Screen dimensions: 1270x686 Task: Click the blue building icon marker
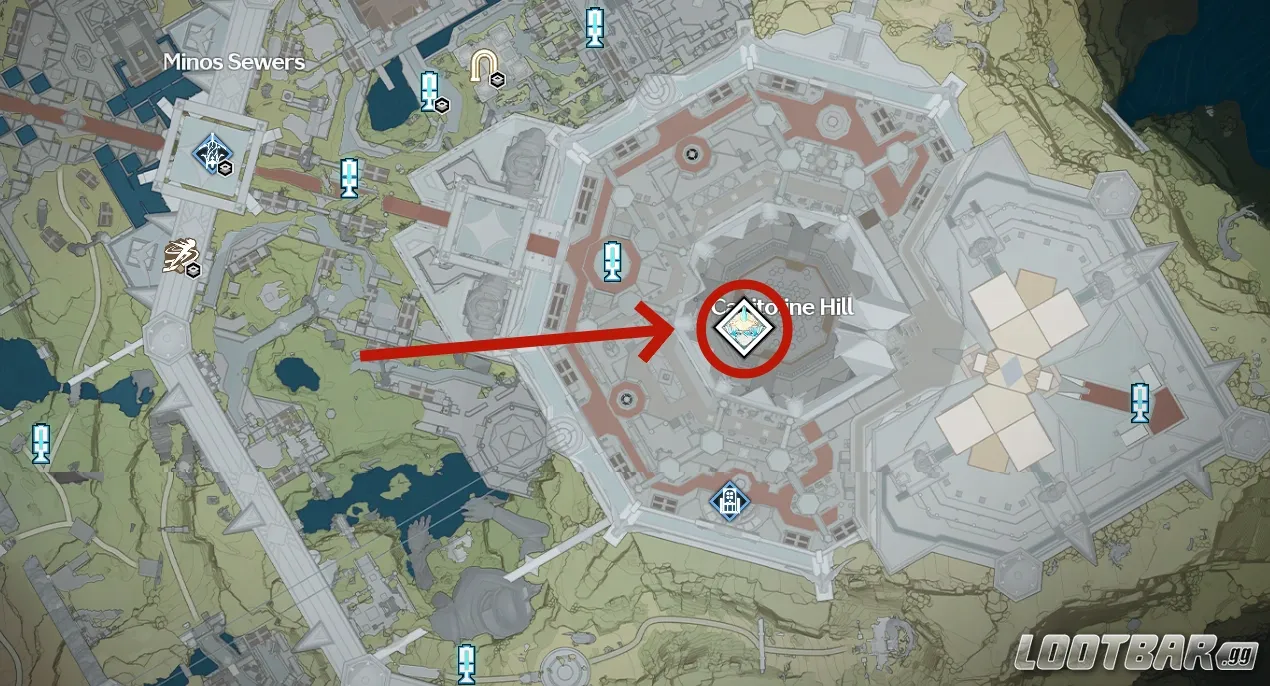(x=728, y=497)
